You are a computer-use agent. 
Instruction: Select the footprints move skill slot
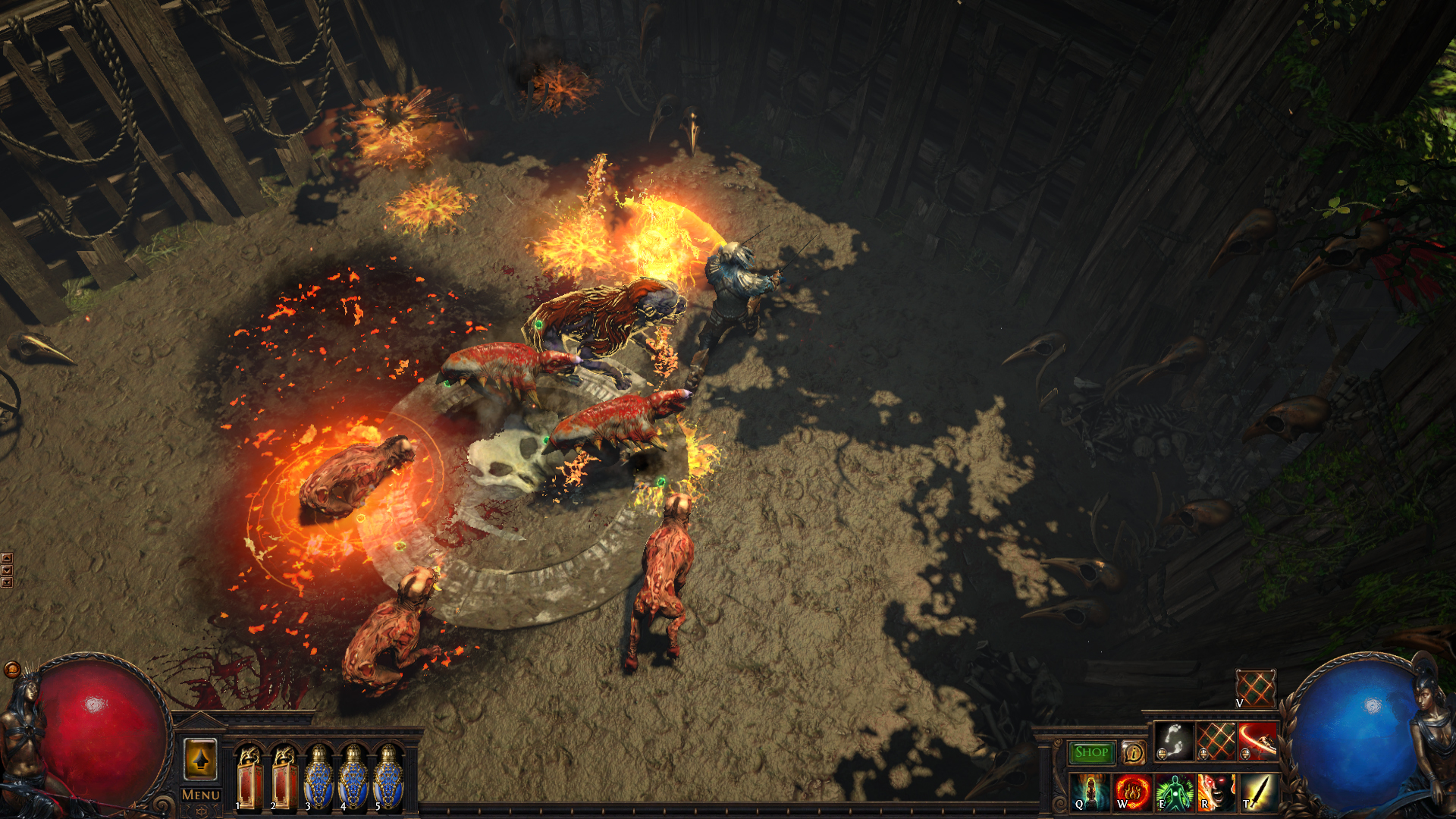click(1173, 741)
